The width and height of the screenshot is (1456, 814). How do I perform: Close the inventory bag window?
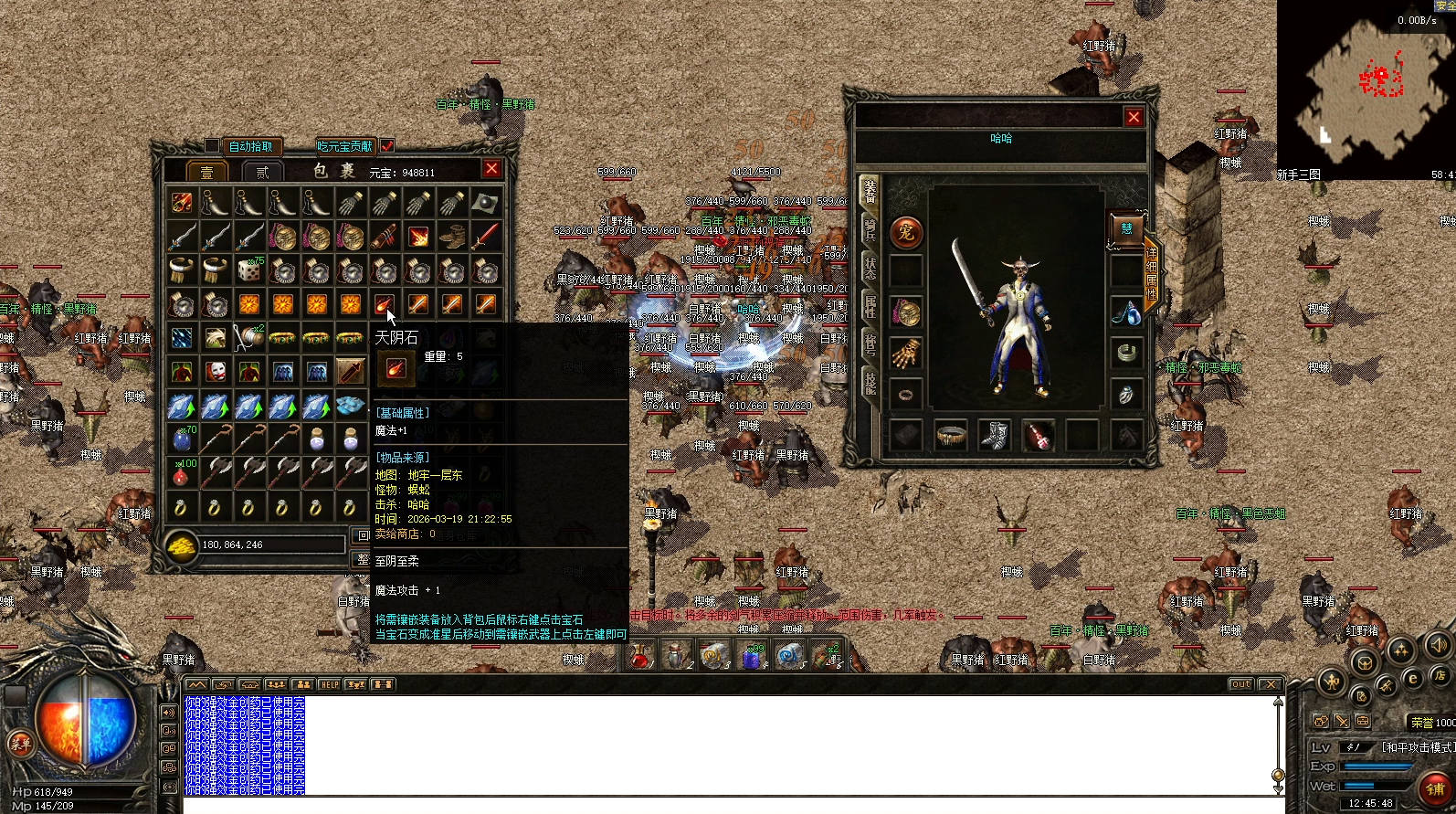point(491,169)
